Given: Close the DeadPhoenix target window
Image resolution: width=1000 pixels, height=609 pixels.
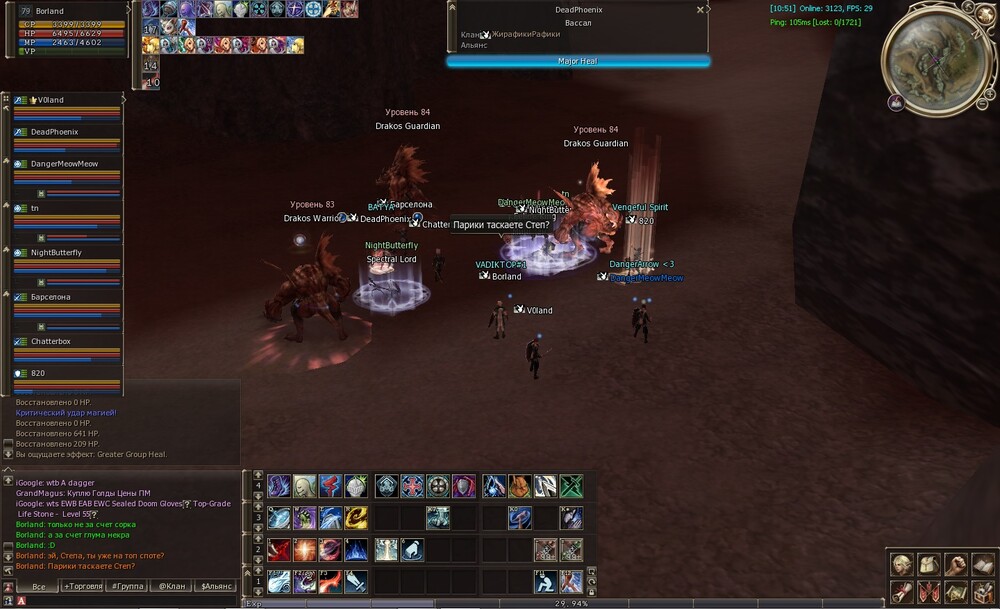Looking at the screenshot, I should [x=700, y=10].
